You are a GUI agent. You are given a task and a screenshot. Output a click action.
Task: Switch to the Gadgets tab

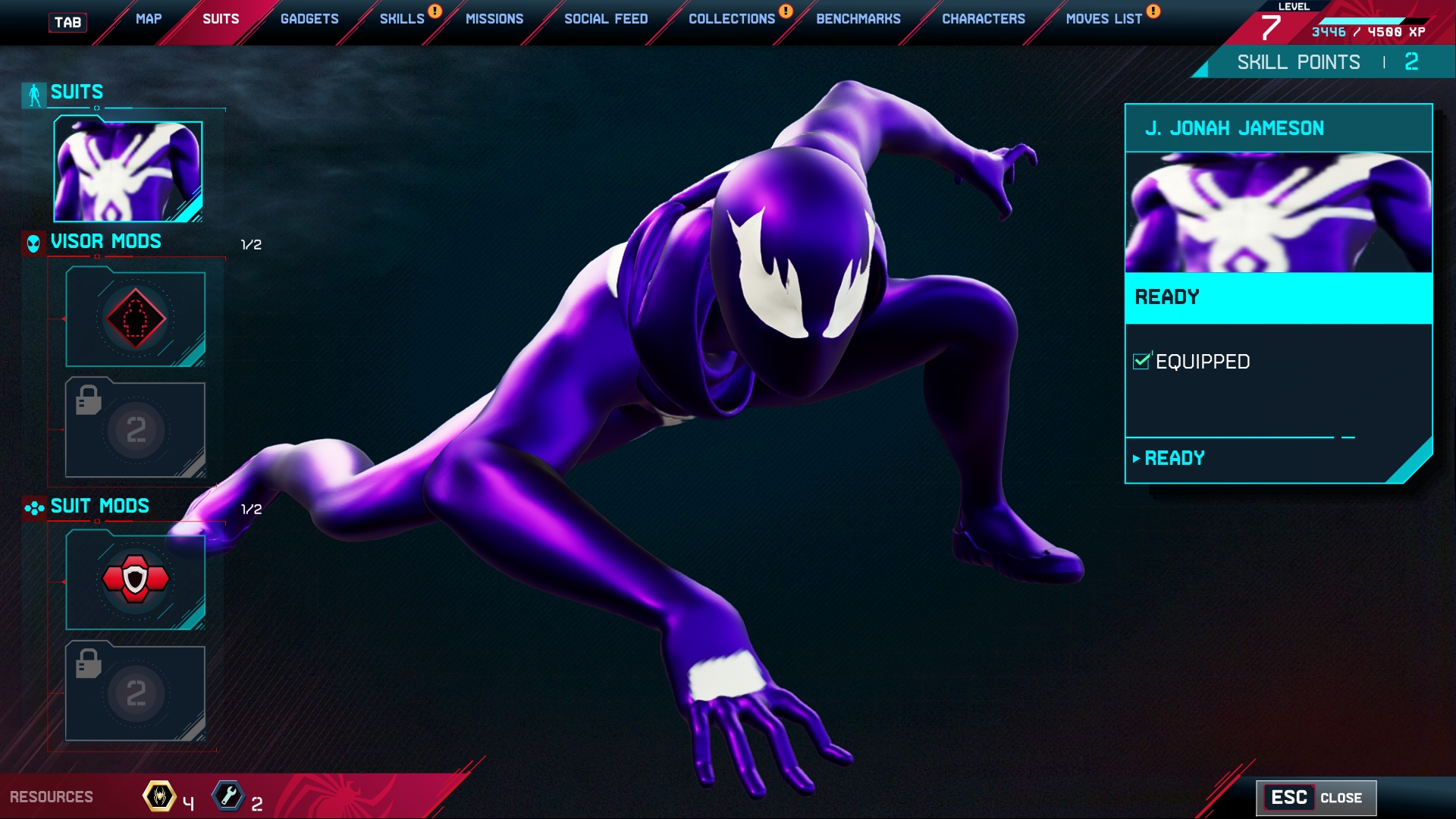pos(308,19)
